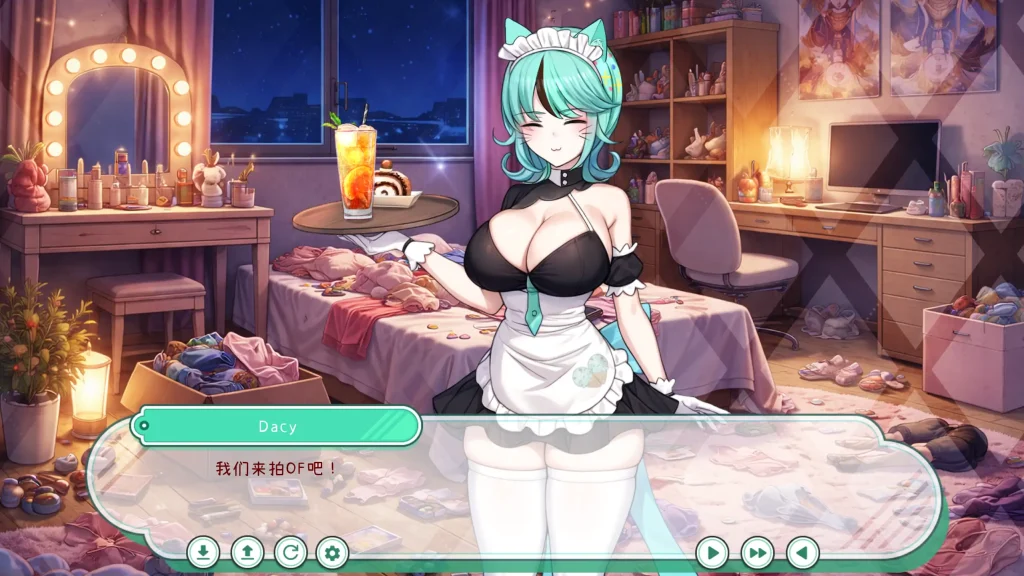Advance the dialogue by clicking the text line

(277, 467)
